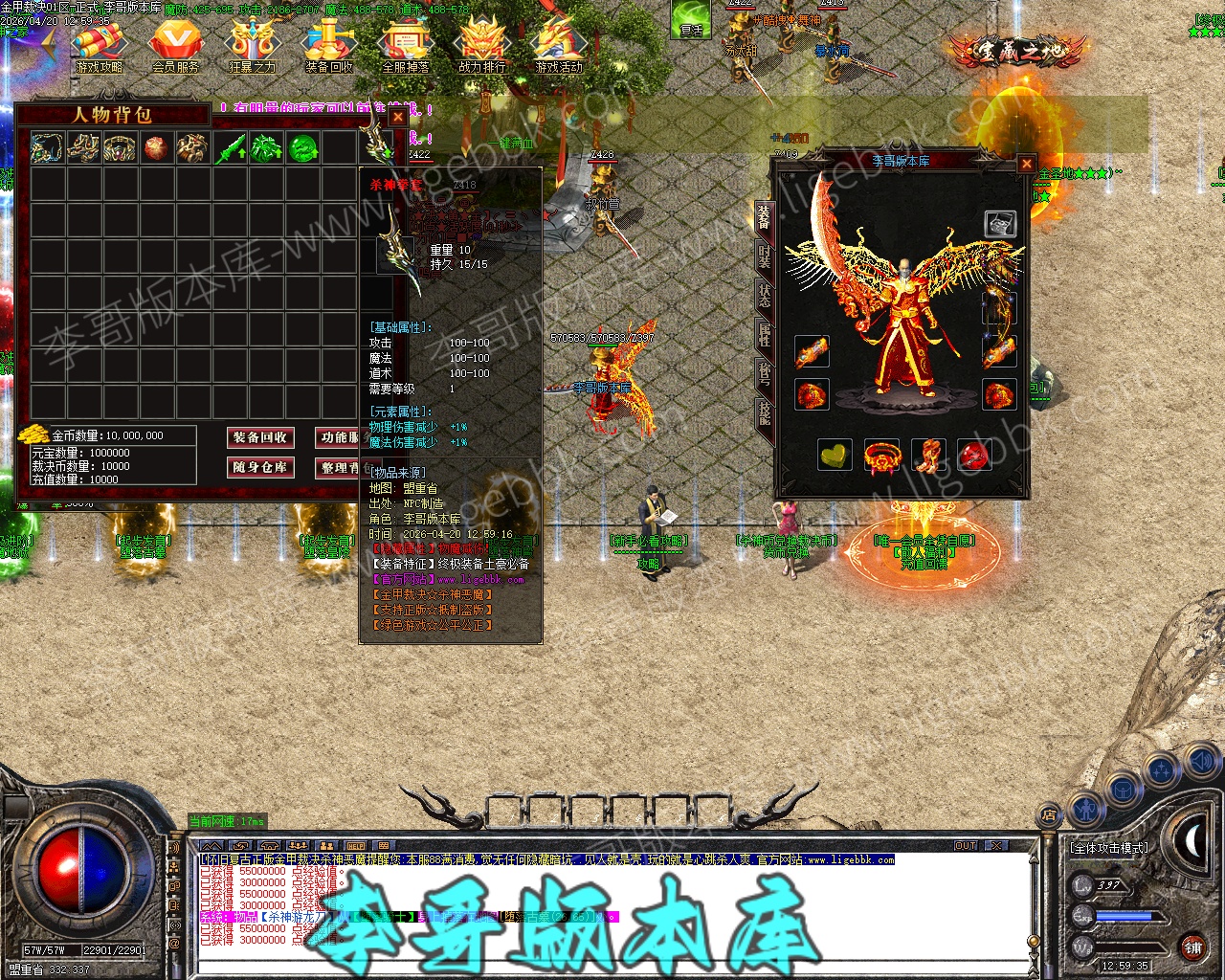1225x980 pixels.
Task: Open the chest icon in the equipment panel
Action: pyautogui.click(x=1000, y=224)
